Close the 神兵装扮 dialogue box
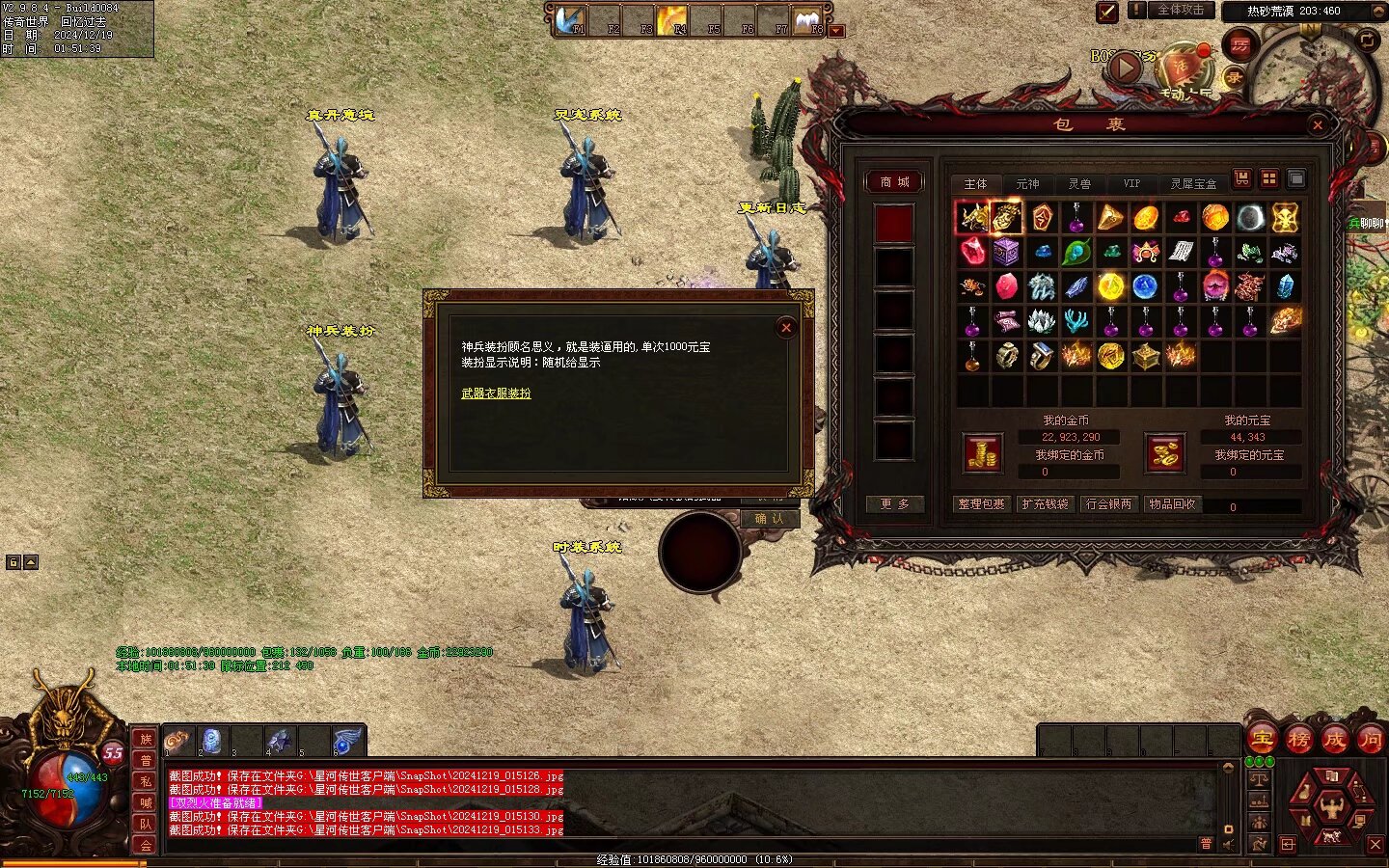Image resolution: width=1389 pixels, height=868 pixels. [x=786, y=328]
